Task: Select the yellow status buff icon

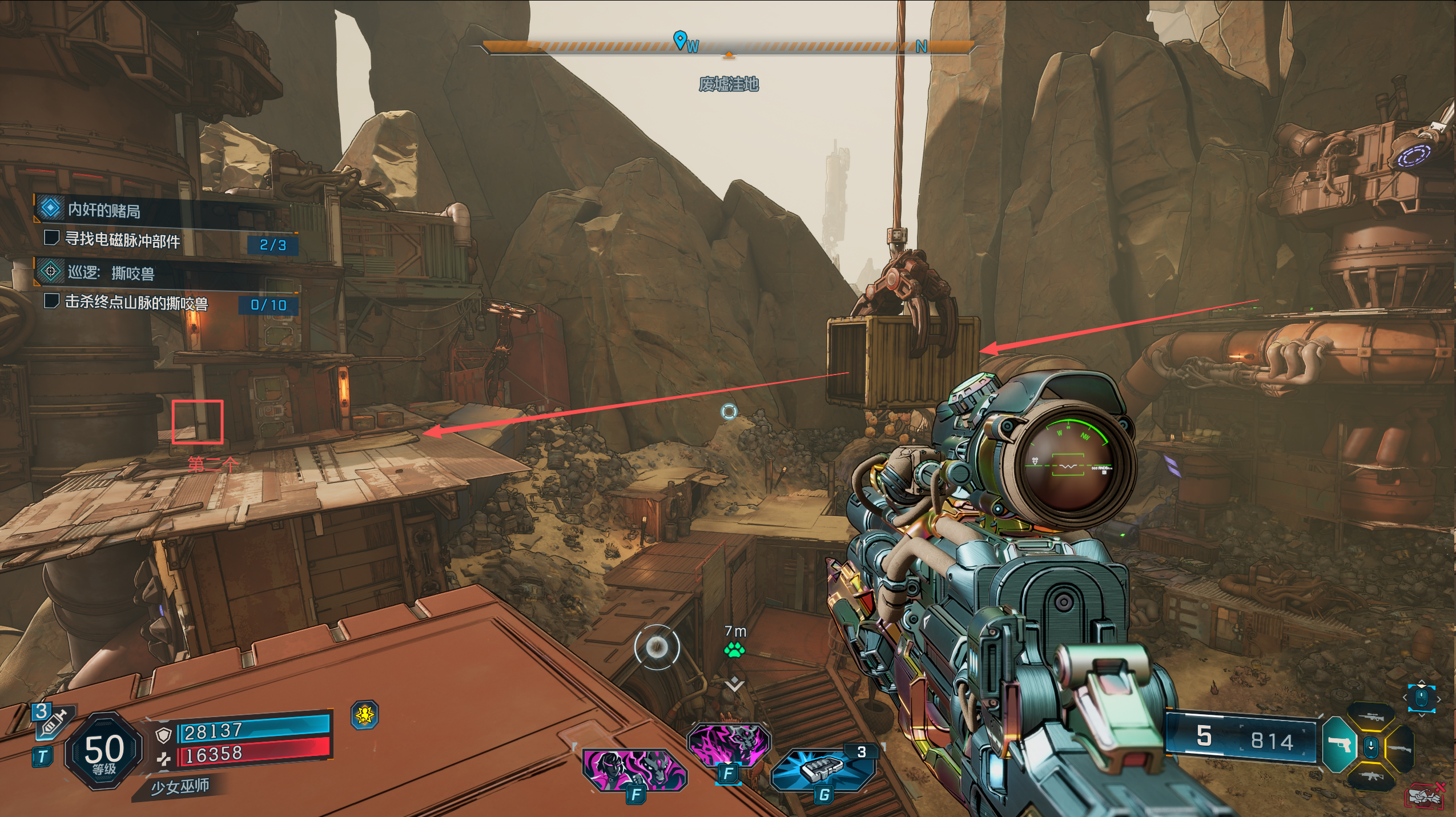Action: click(x=365, y=714)
